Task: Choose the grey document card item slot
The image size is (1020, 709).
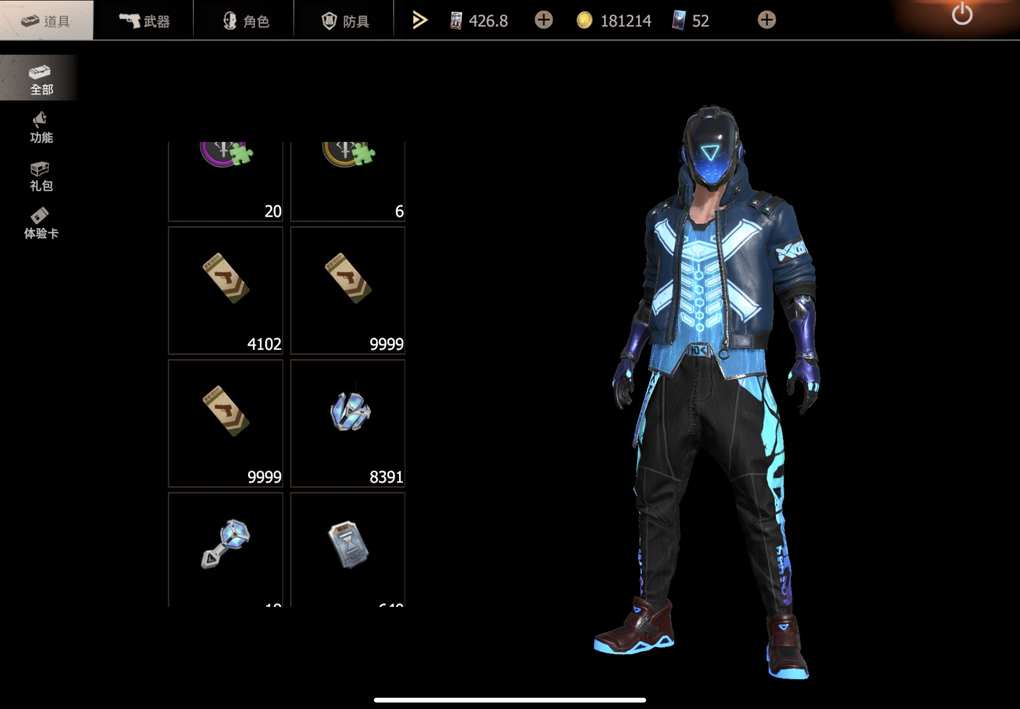Action: (348, 548)
